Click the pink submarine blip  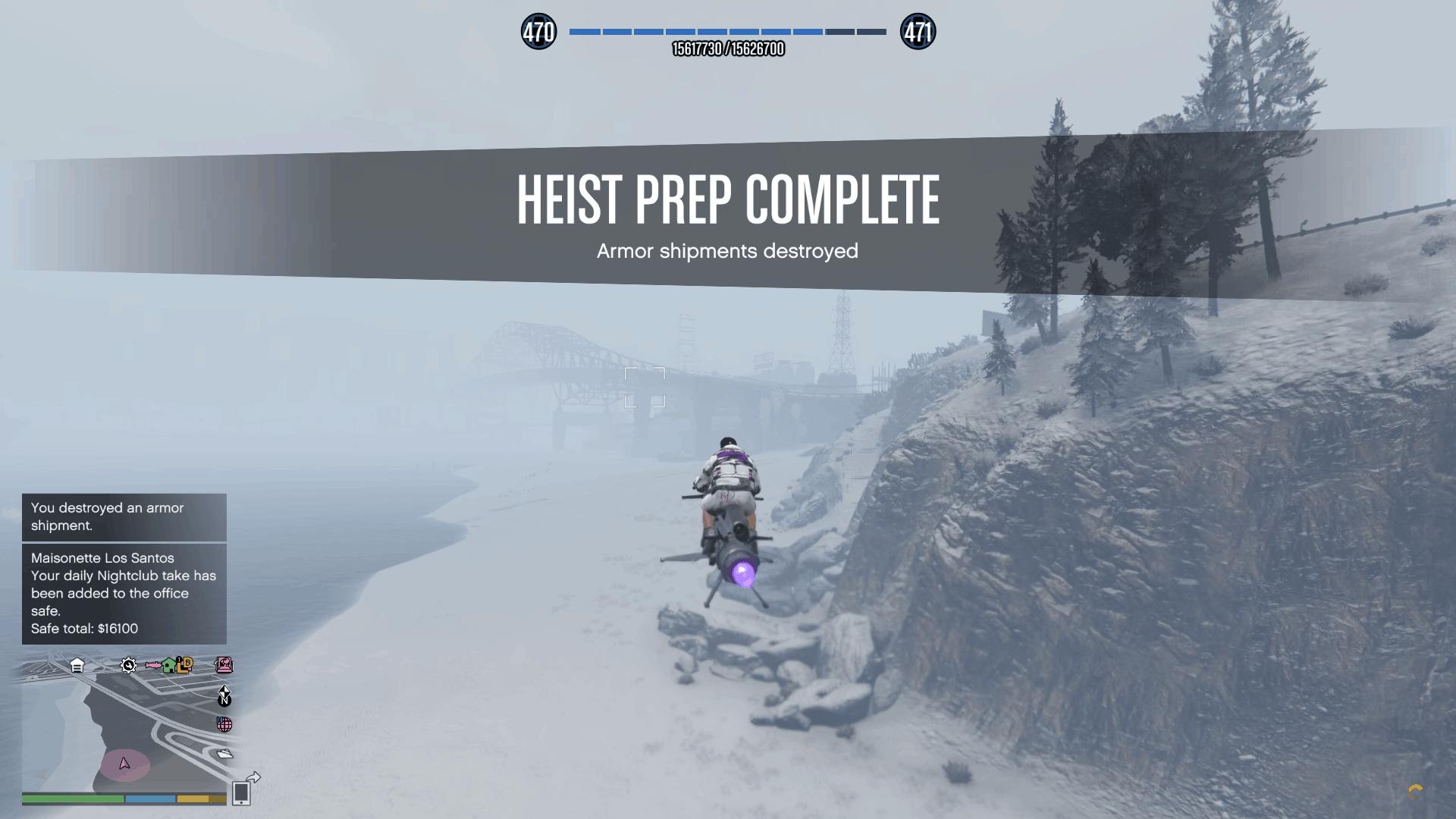[153, 666]
